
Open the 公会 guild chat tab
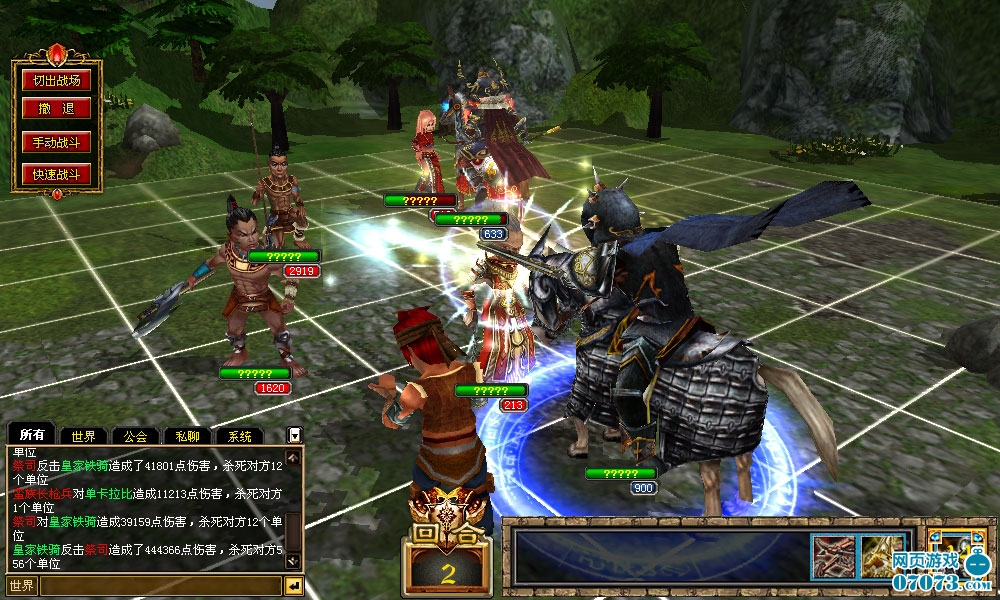click(x=135, y=436)
